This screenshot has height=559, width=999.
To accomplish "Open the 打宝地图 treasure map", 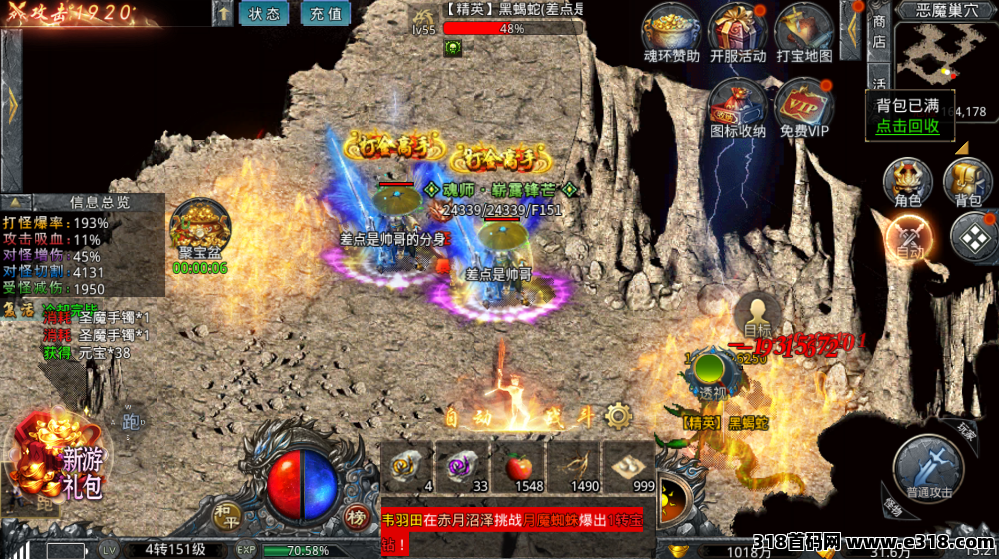I will [x=803, y=30].
